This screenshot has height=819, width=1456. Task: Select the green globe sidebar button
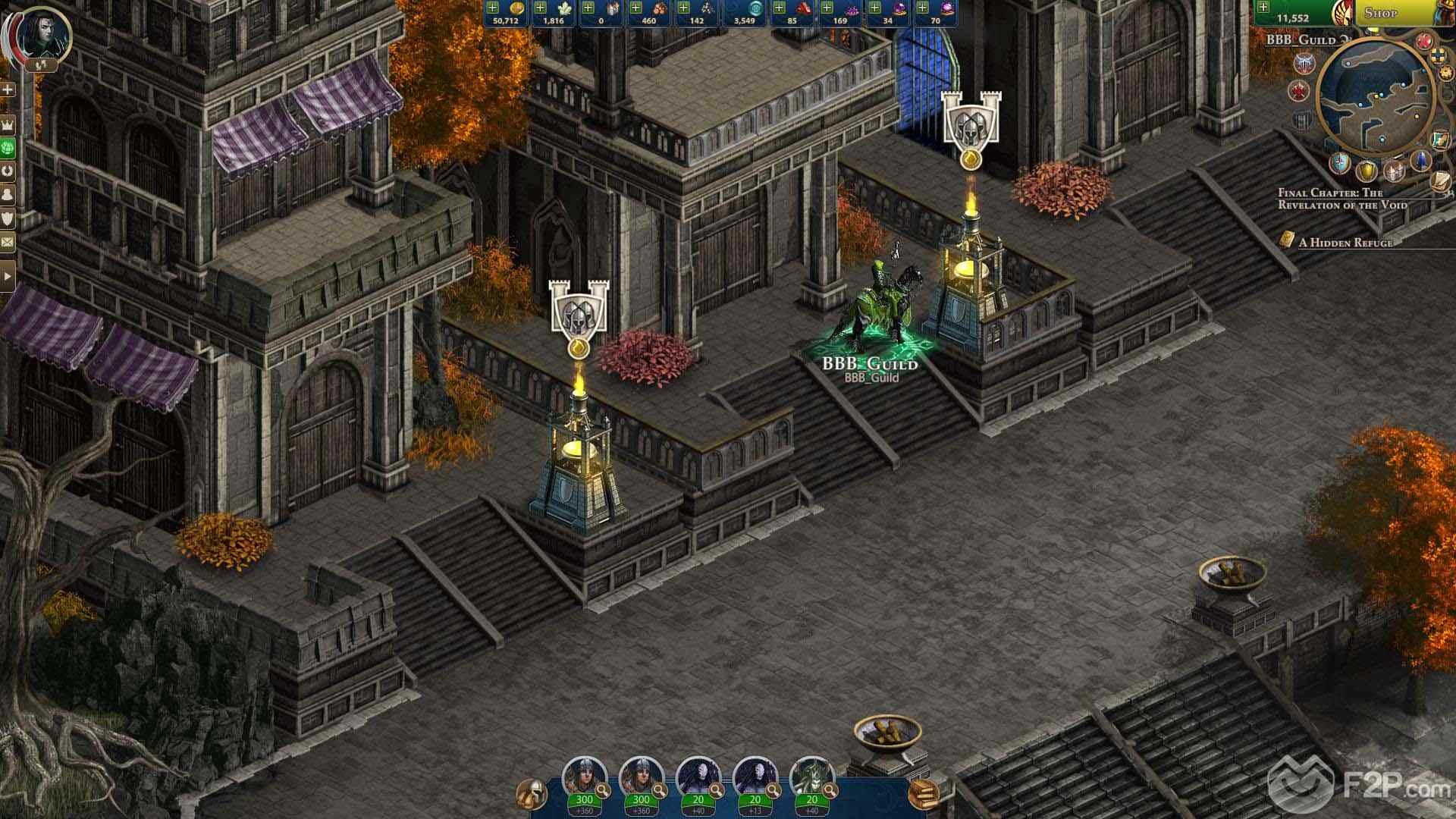coord(8,147)
